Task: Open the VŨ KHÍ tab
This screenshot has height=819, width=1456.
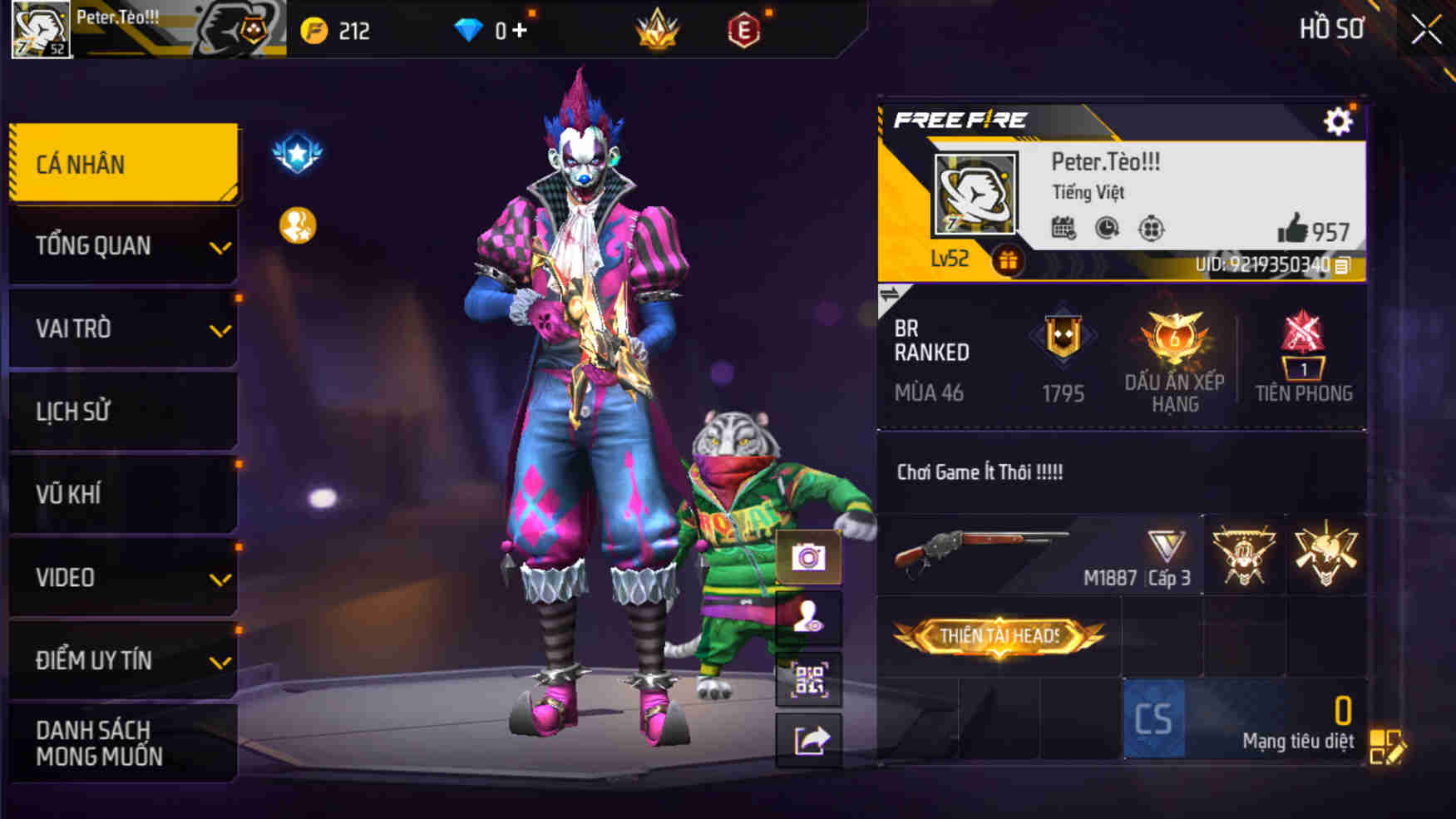Action: (121, 494)
